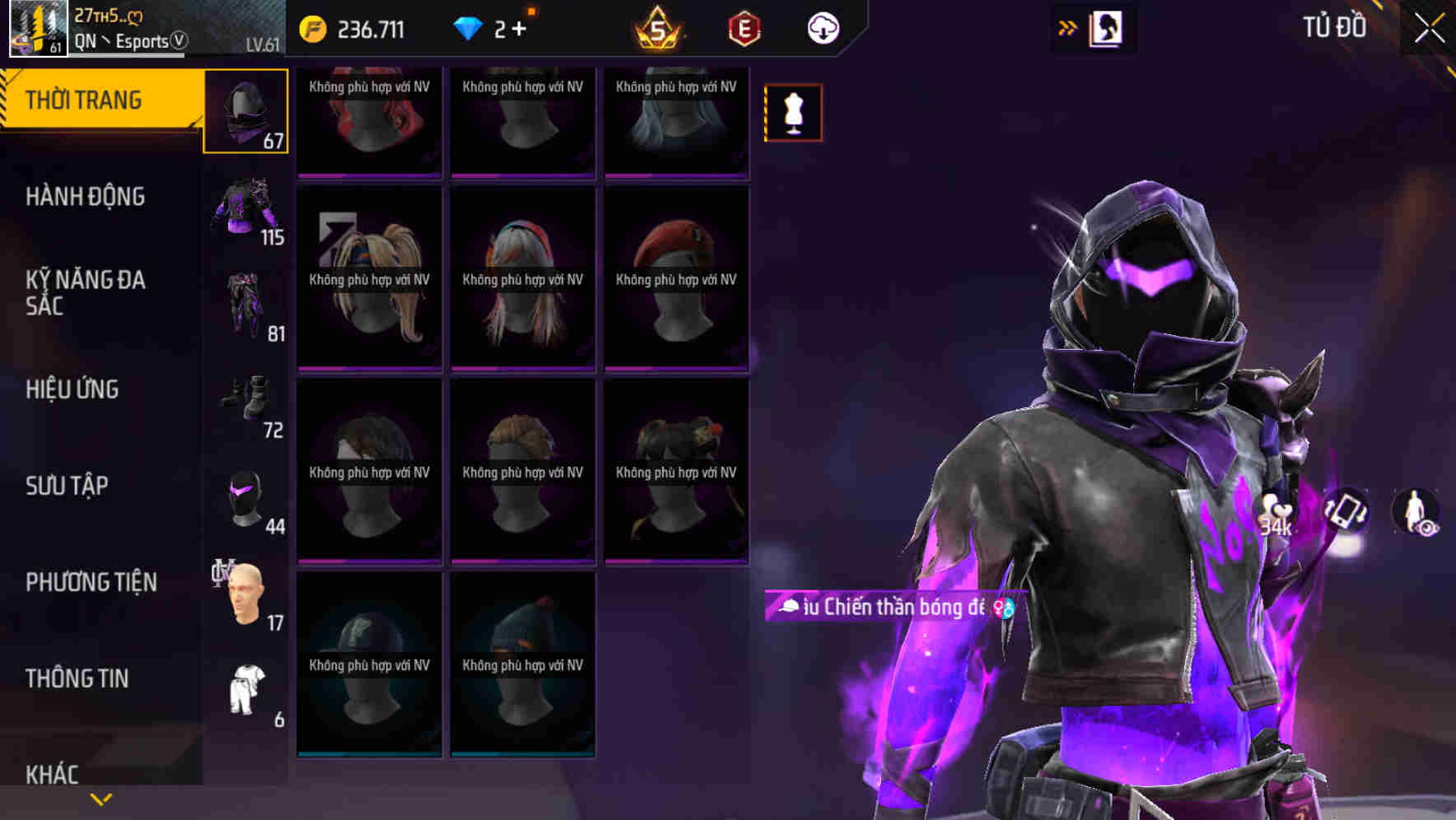Open the wardrobe preview card next to the chevrons
This screenshot has height=820, width=1456.
click(x=1104, y=27)
